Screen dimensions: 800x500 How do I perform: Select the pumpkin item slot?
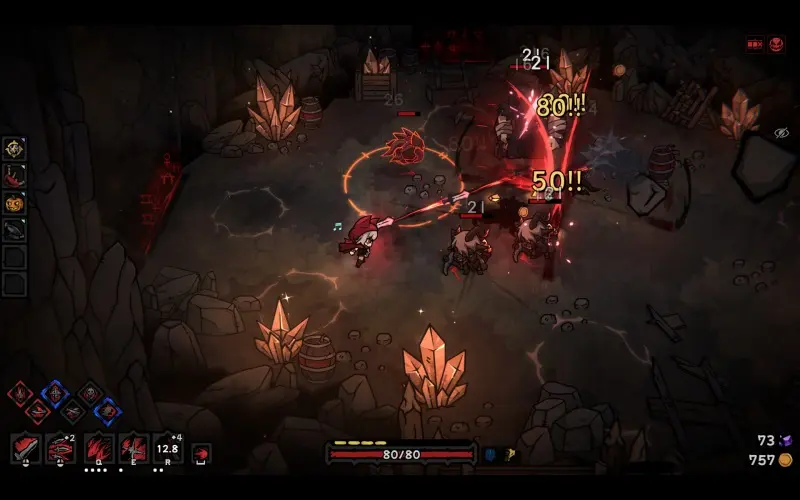click(14, 203)
